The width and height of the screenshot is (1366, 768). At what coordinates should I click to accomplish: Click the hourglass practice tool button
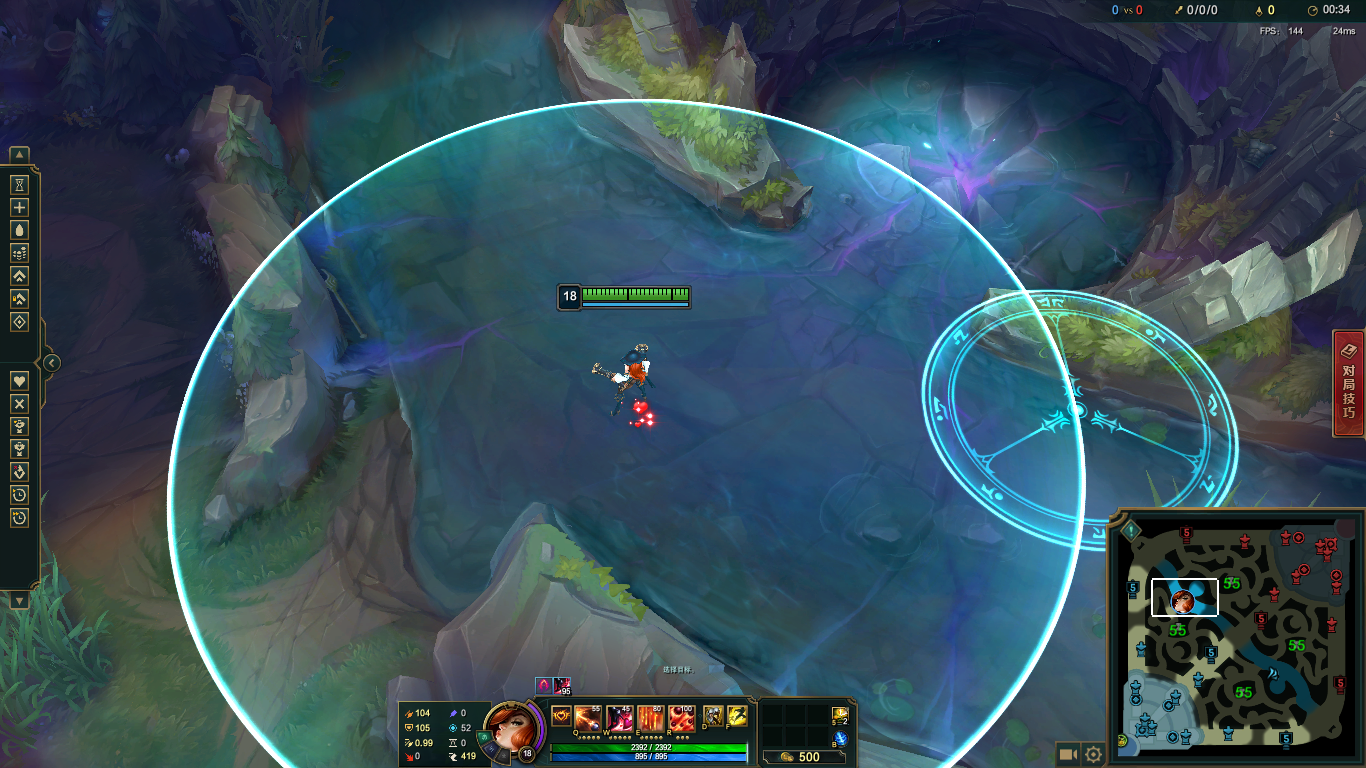tap(19, 185)
